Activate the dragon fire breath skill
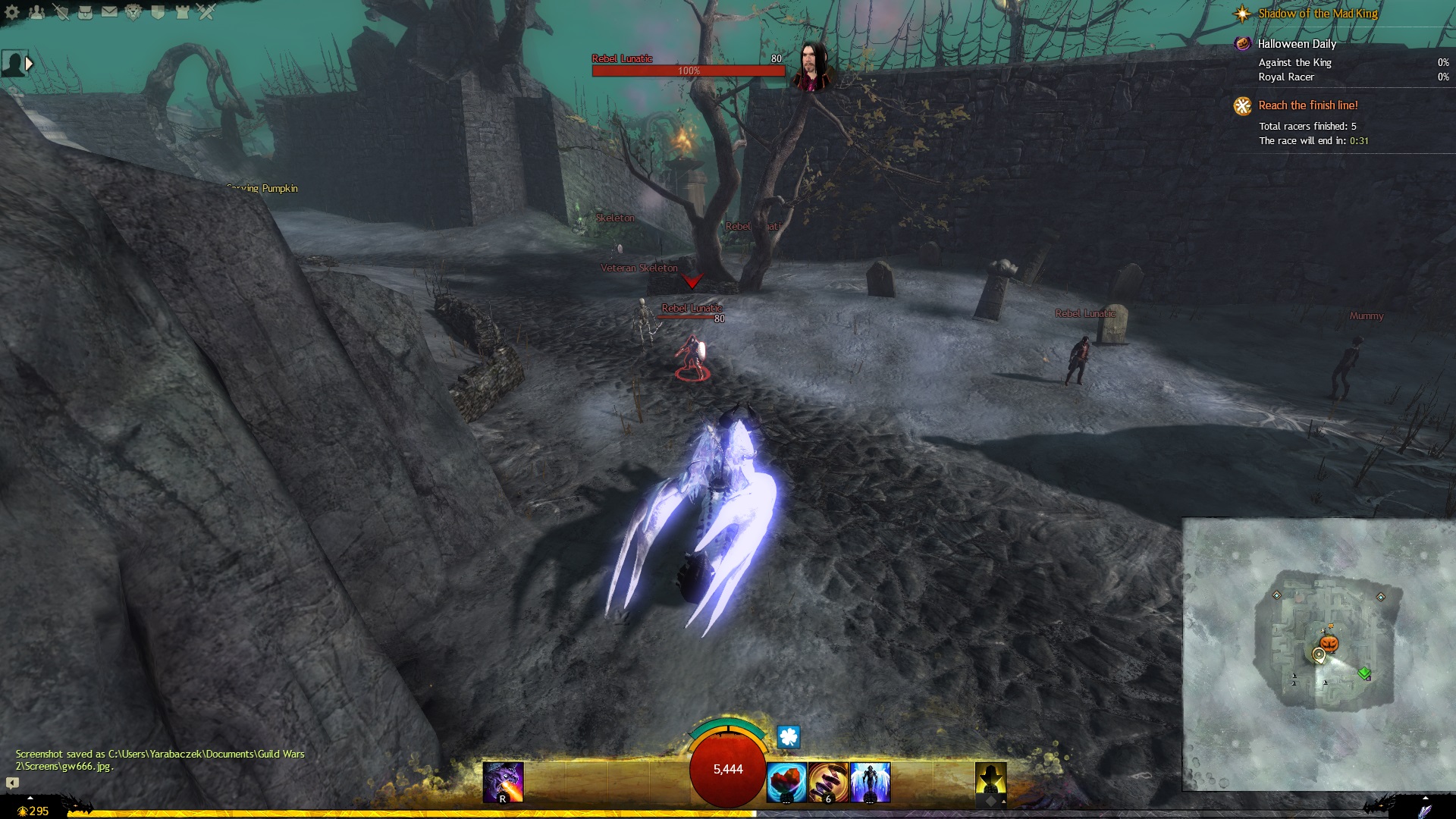 (x=503, y=782)
